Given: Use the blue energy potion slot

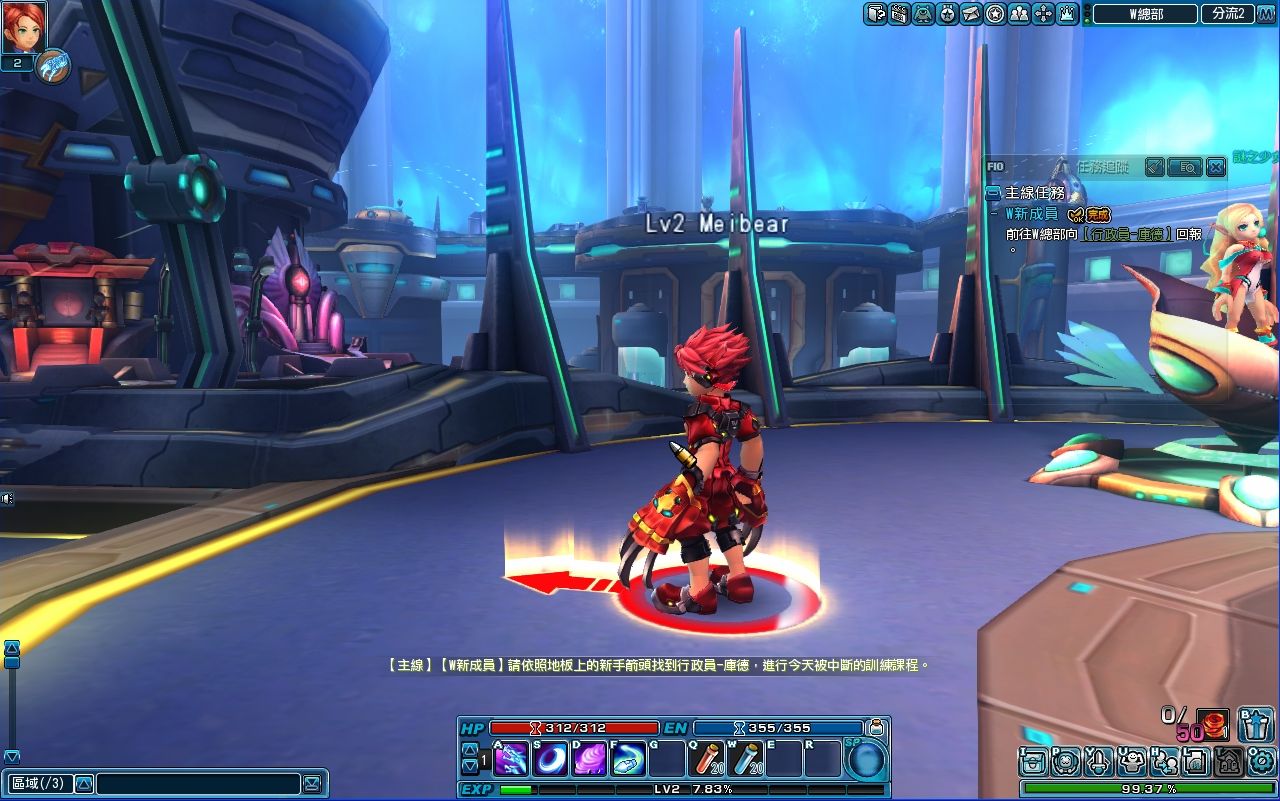Looking at the screenshot, I should coord(745,759).
